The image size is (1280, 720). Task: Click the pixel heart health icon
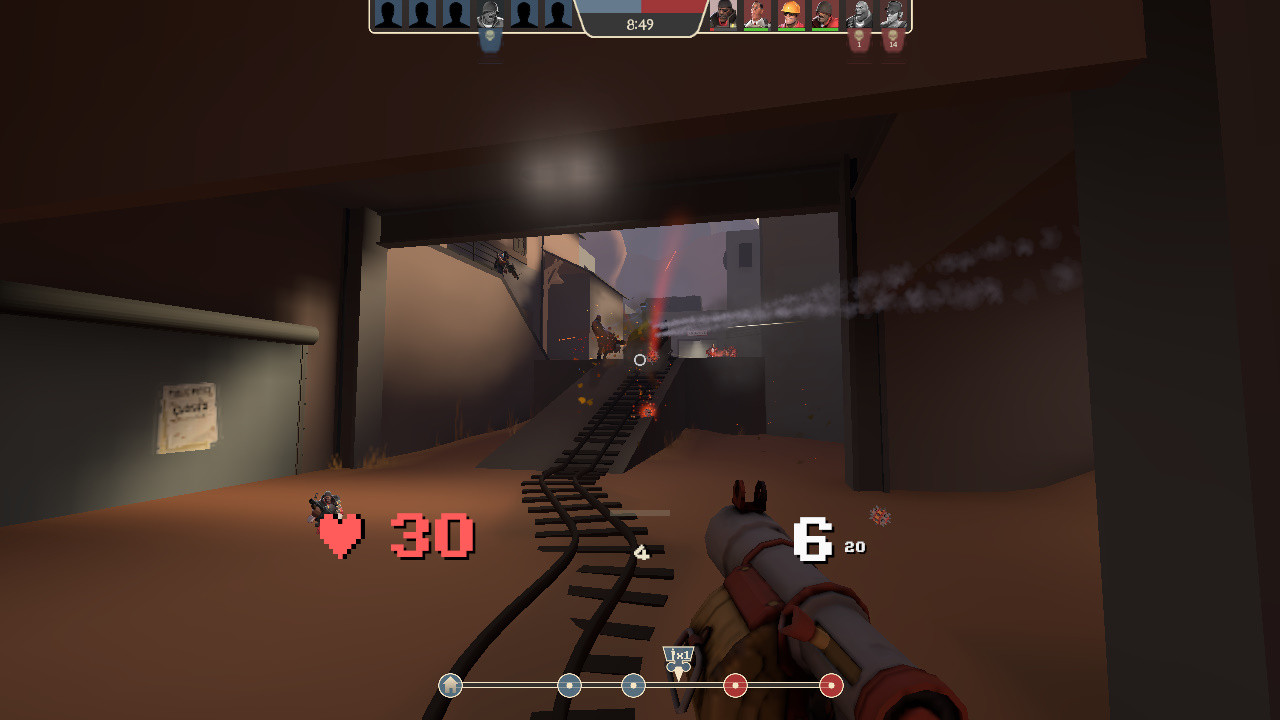coord(338,536)
